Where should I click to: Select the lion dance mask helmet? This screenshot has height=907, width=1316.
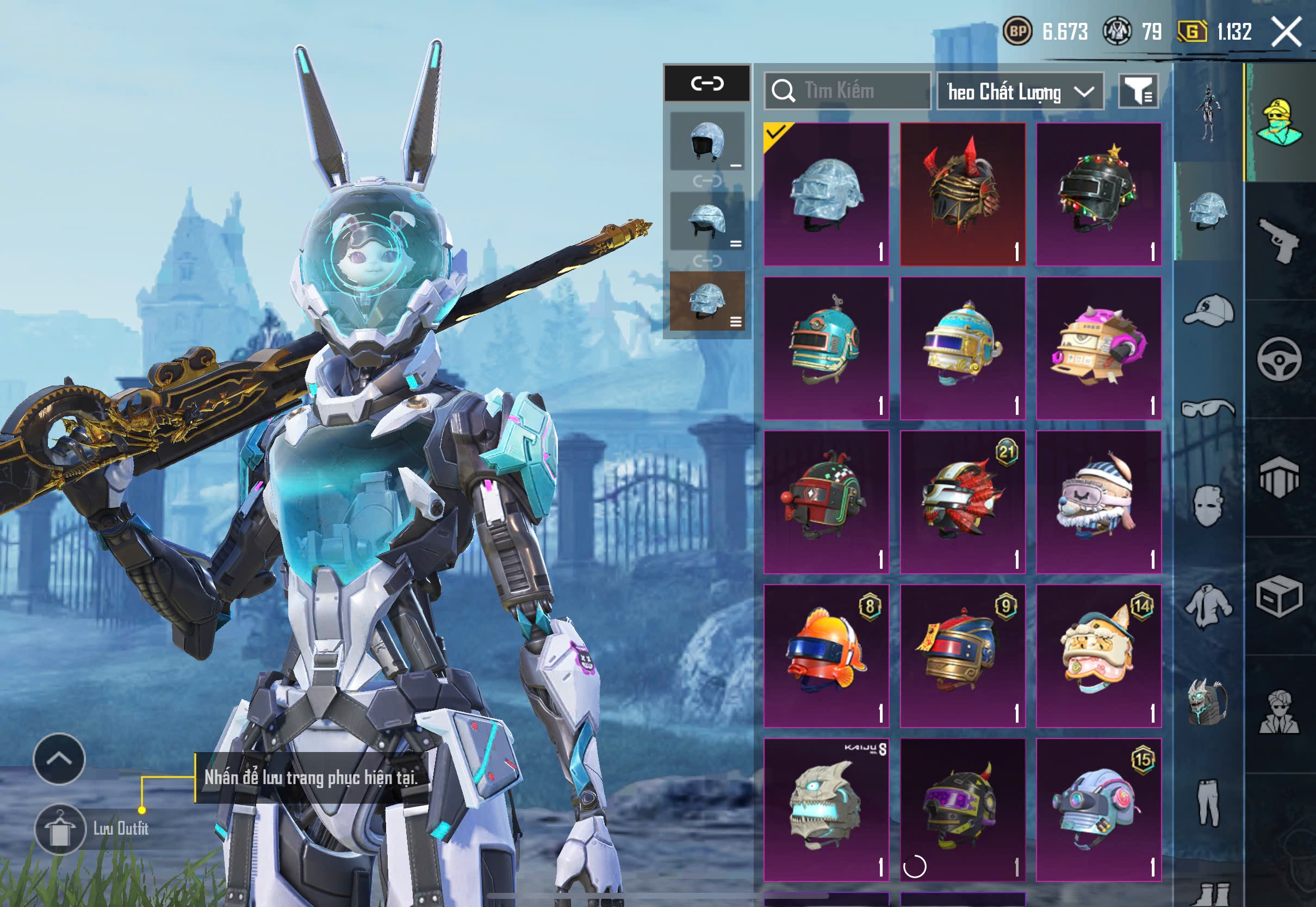(1098, 656)
